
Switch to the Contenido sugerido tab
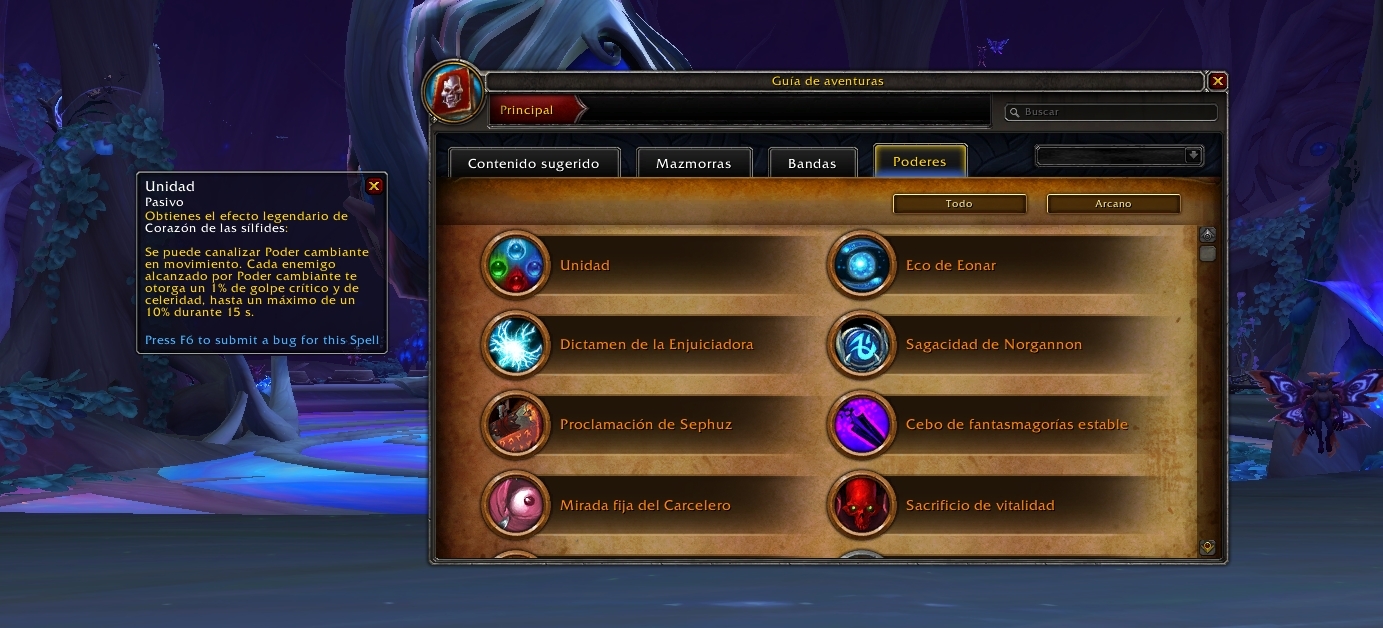[x=534, y=163]
